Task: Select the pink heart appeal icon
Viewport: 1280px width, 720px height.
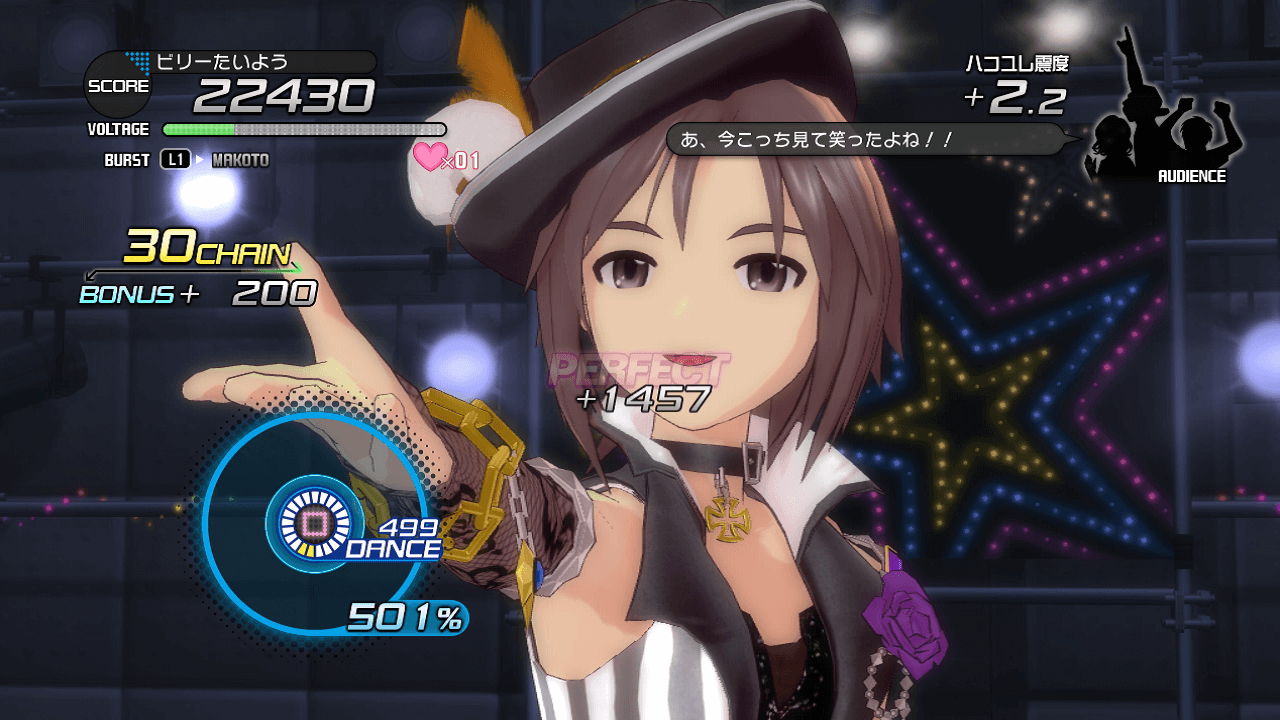Action: pyautogui.click(x=433, y=156)
